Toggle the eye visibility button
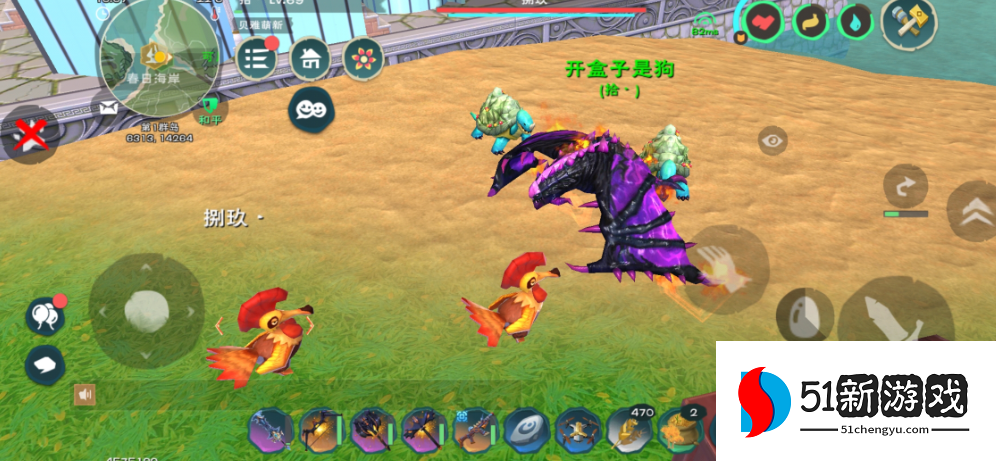 (772, 141)
